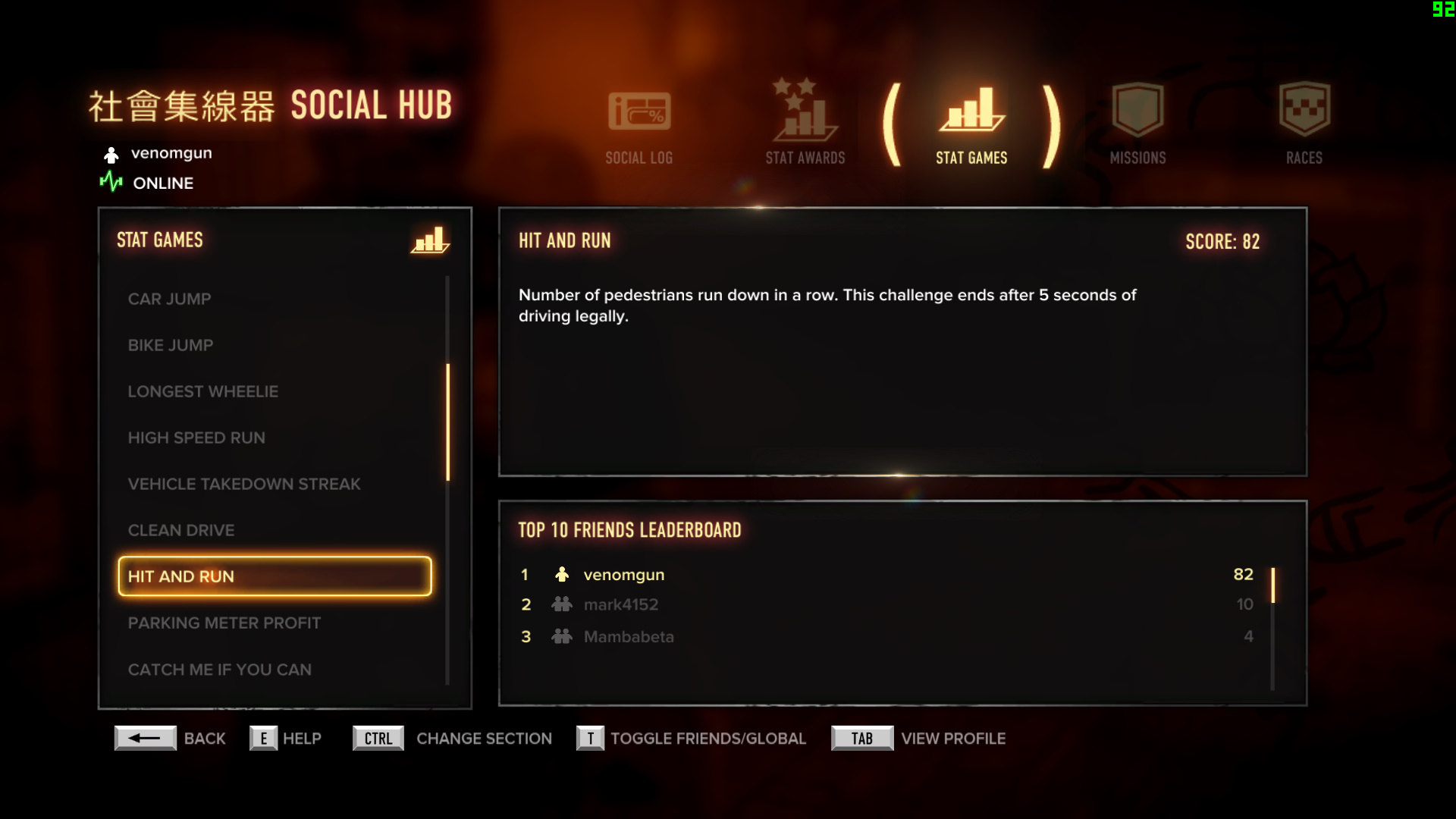Viewport: 1456px width, 819px height.
Task: Click the leaderboard scrollbar handle
Action: [x=1272, y=585]
